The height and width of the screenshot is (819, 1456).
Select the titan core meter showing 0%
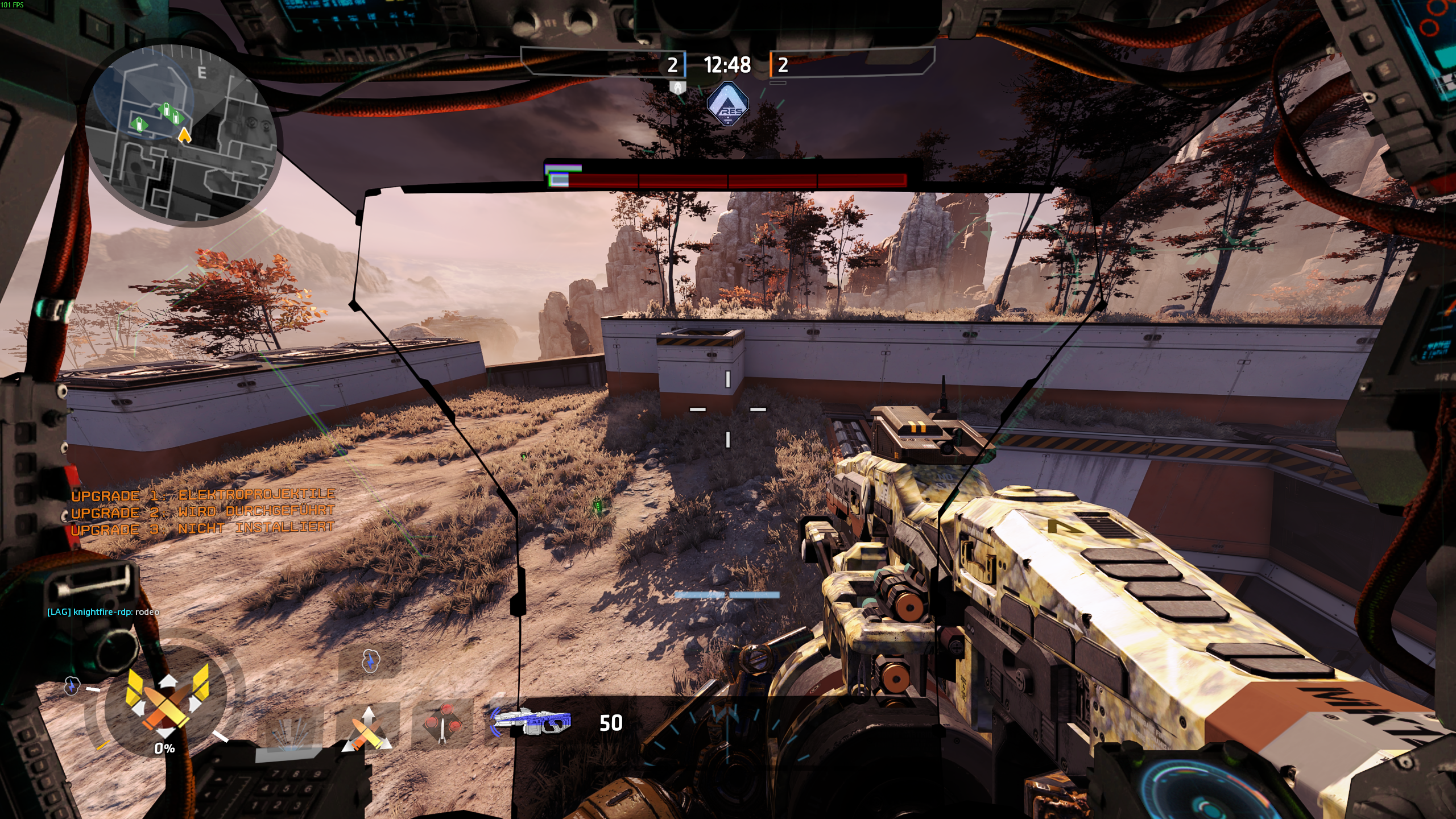click(x=166, y=708)
